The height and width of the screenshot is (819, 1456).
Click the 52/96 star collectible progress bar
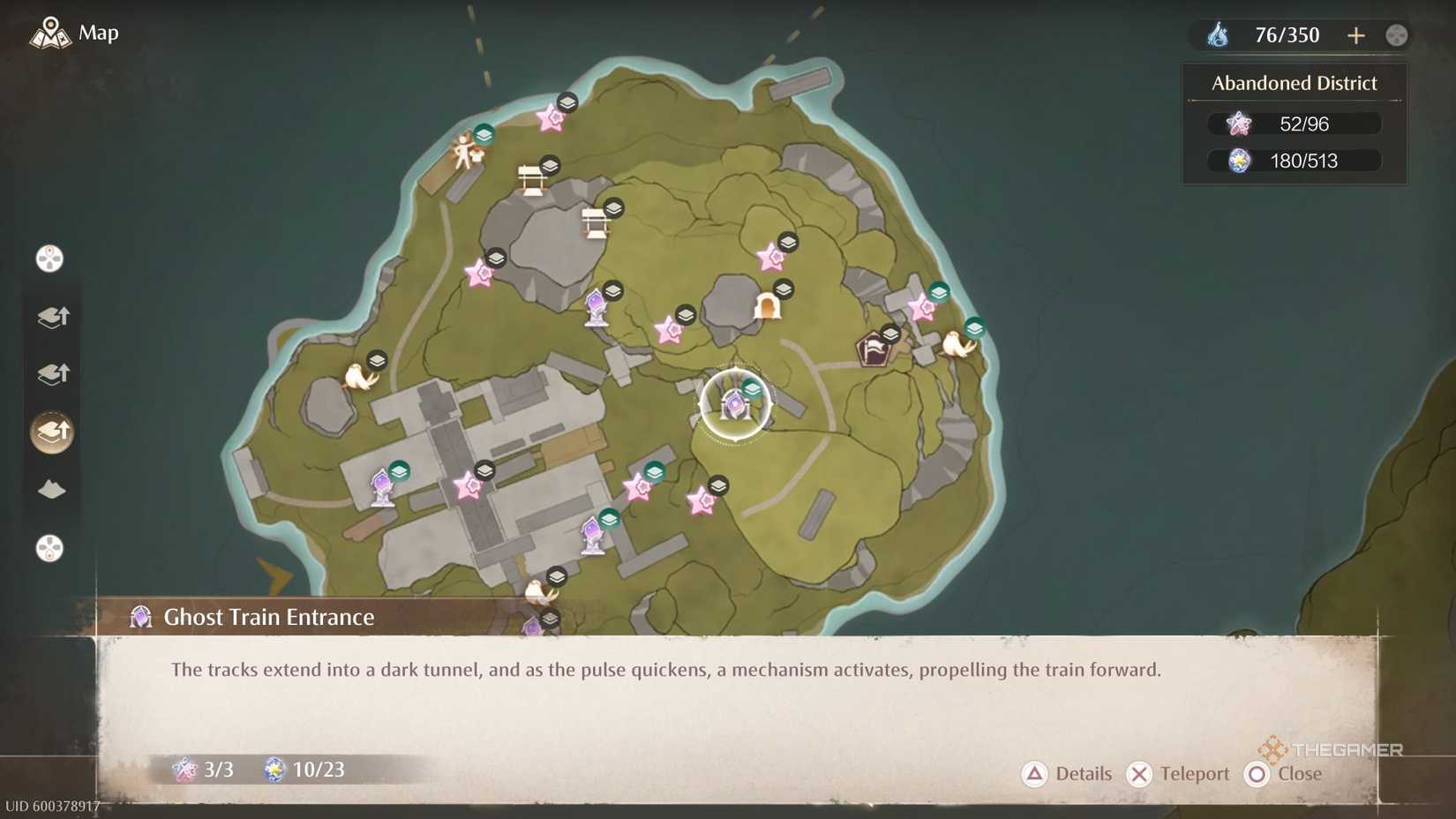[x=1294, y=124]
